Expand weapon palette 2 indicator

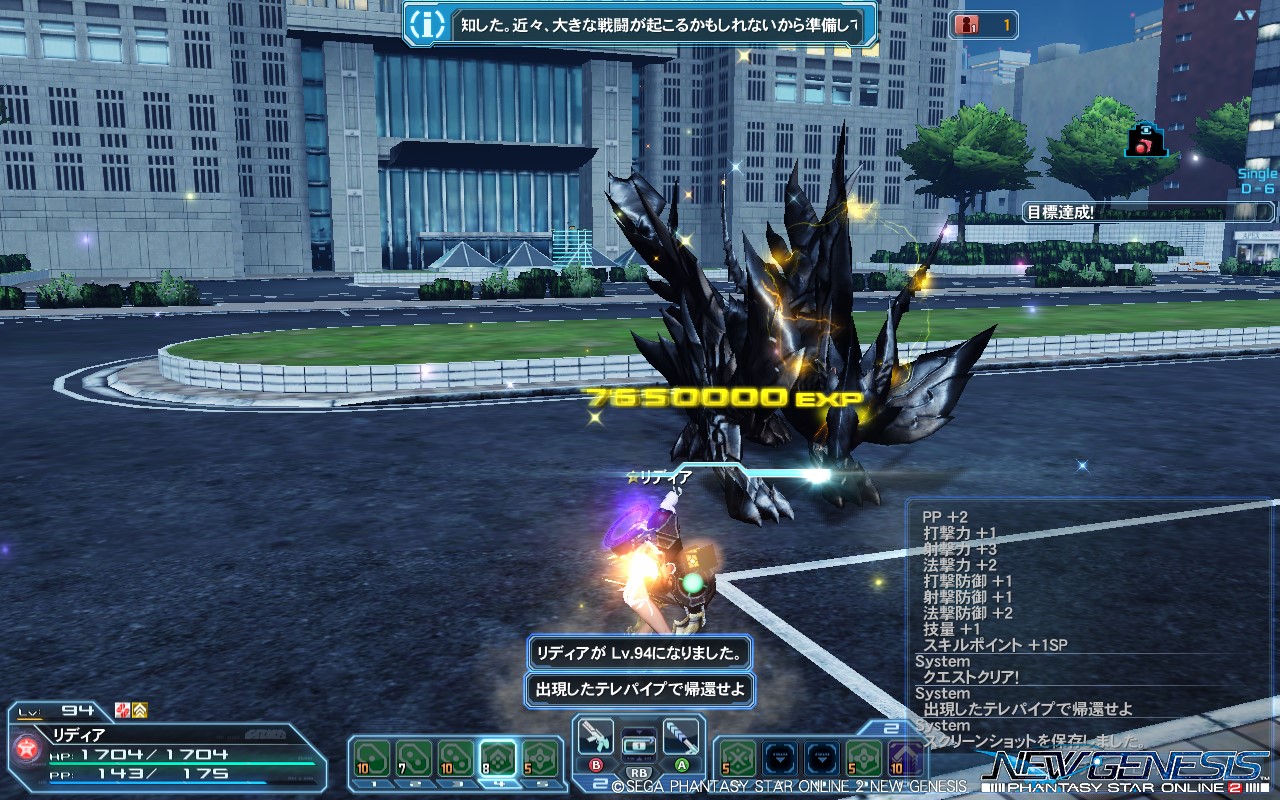(x=598, y=783)
